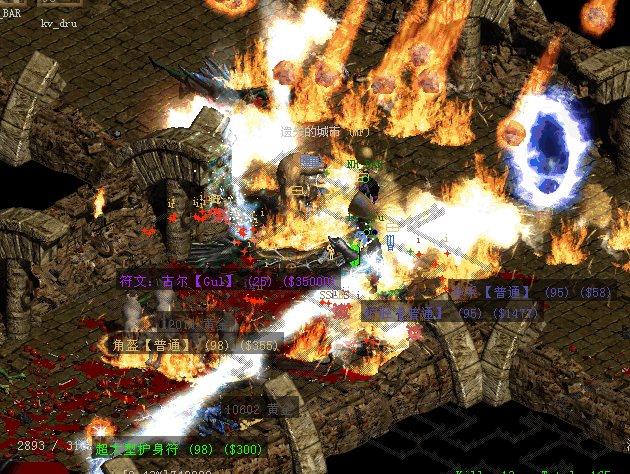Pick up the 角盔 item label priced $355
The height and width of the screenshot is (474, 630).
[x=190, y=345]
